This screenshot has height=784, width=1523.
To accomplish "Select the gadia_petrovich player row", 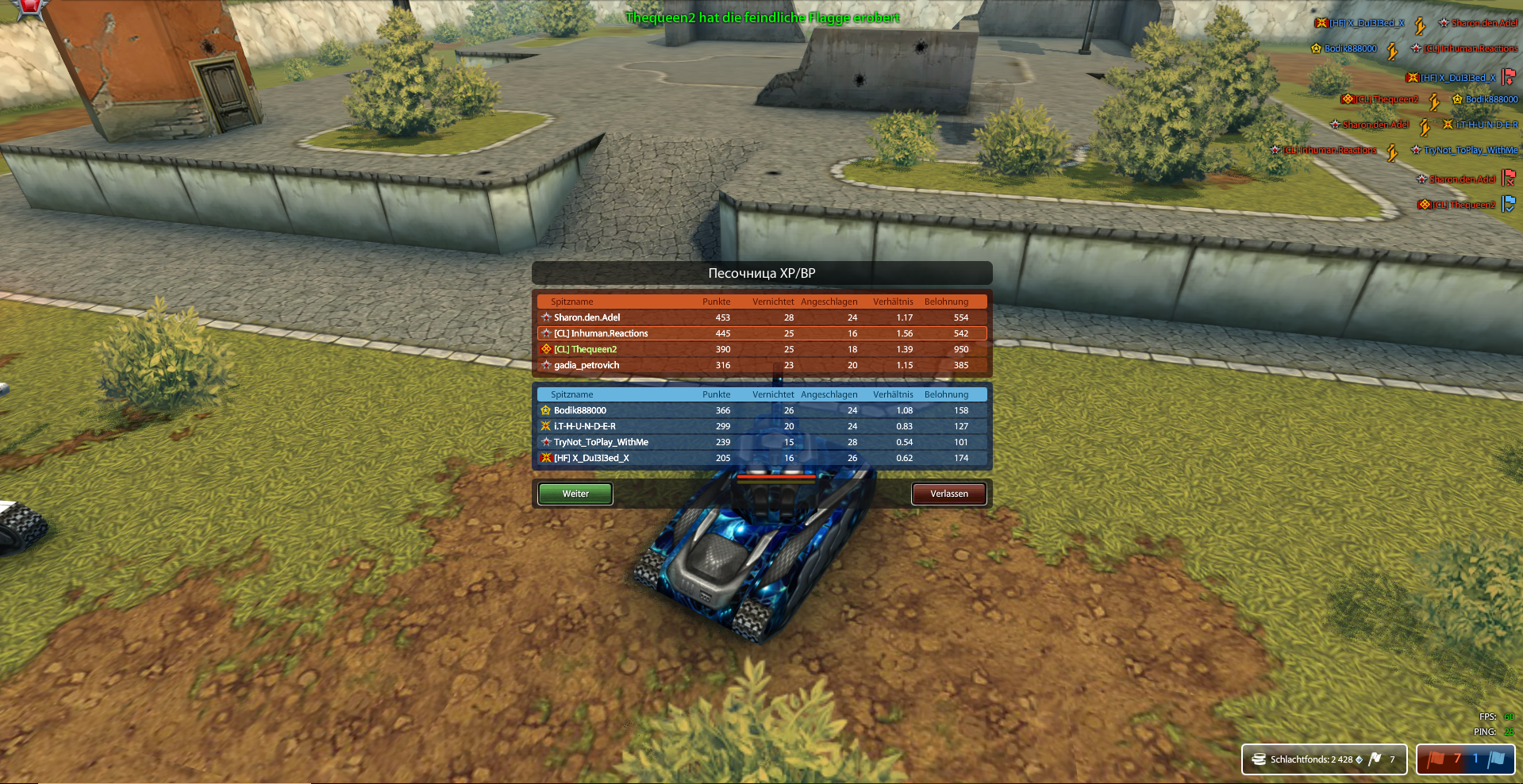I will [762, 365].
